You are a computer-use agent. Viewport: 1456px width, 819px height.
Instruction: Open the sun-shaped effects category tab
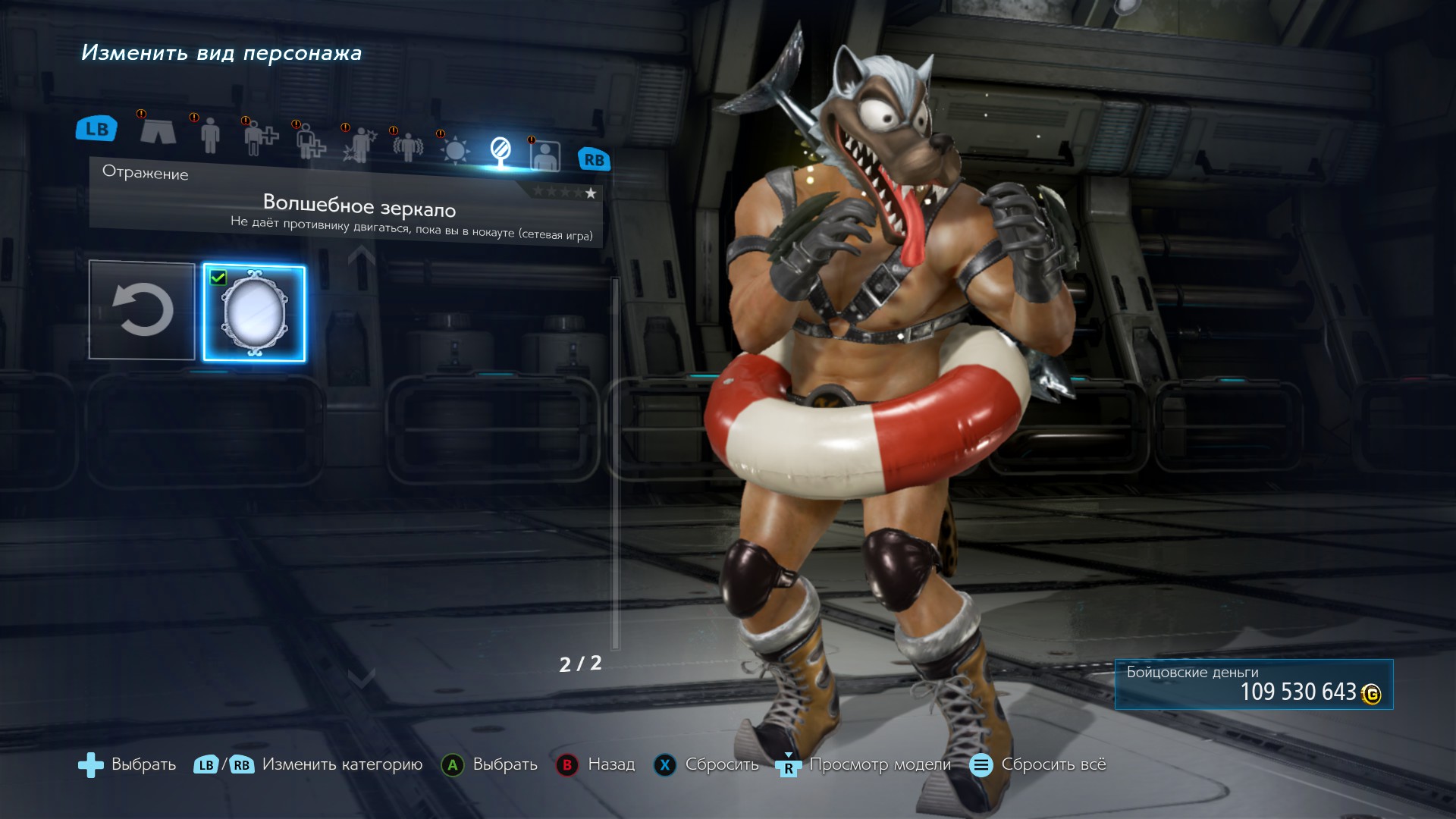tap(455, 149)
